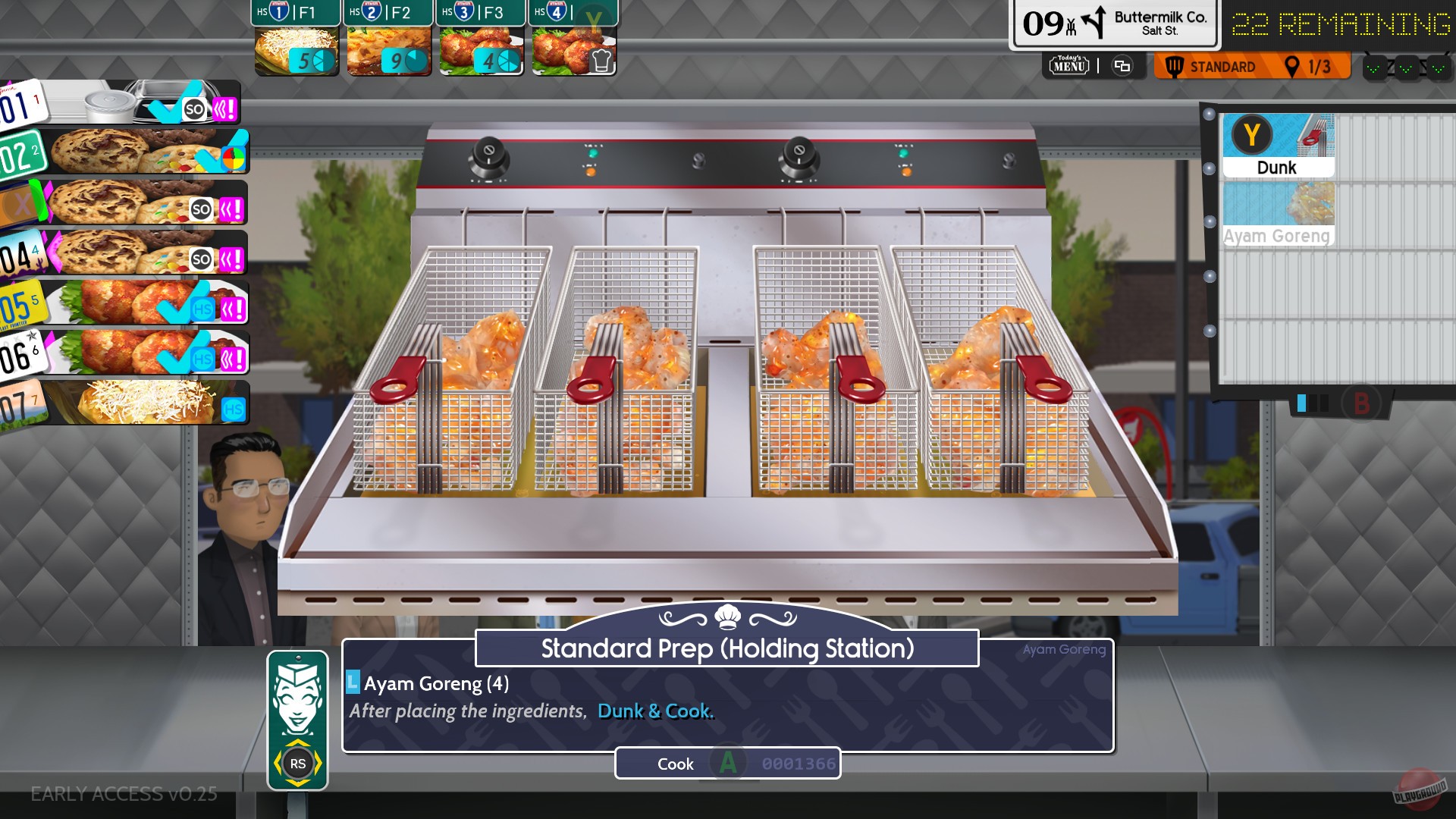Click the color wheel on ticket 02
Screen dimensions: 1456x819
click(x=232, y=158)
